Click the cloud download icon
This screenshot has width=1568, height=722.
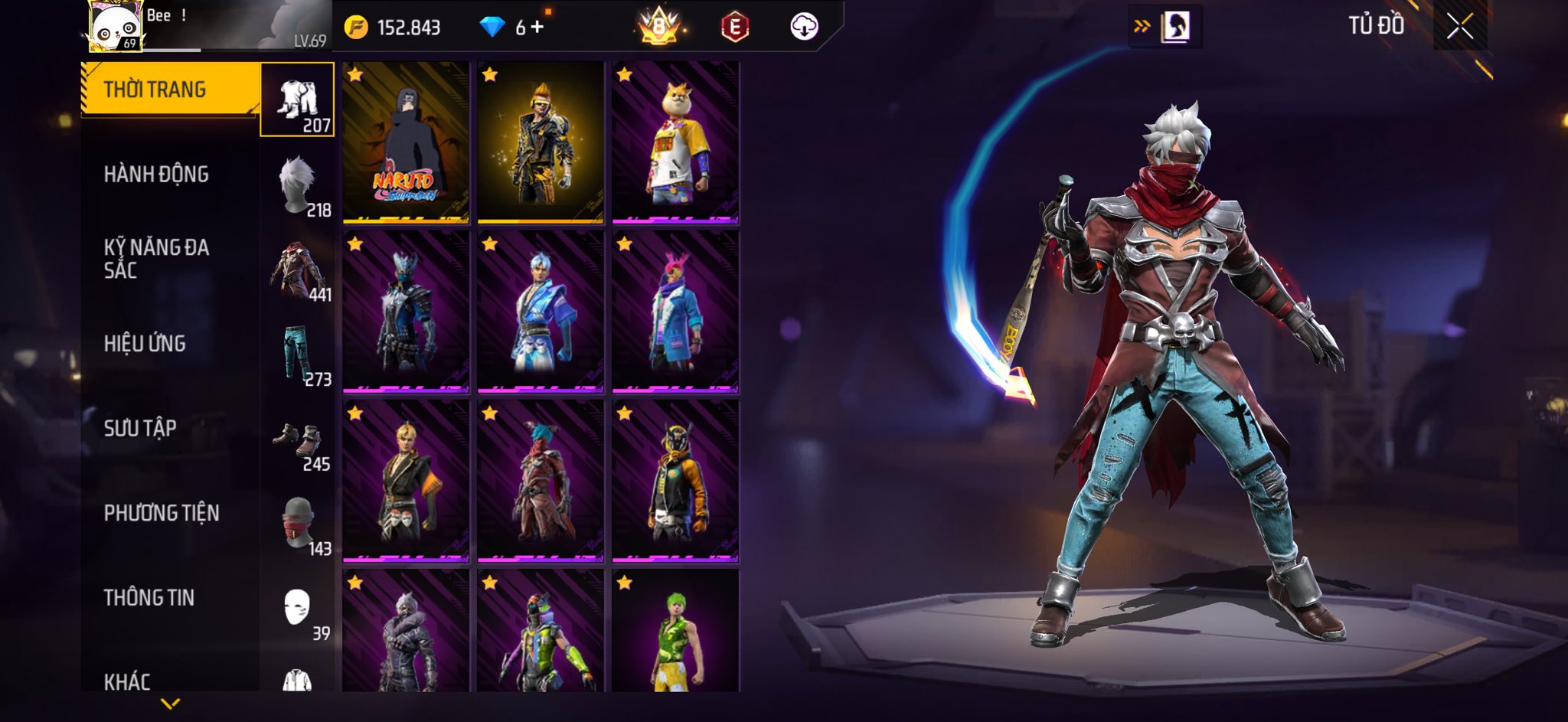coord(804,27)
